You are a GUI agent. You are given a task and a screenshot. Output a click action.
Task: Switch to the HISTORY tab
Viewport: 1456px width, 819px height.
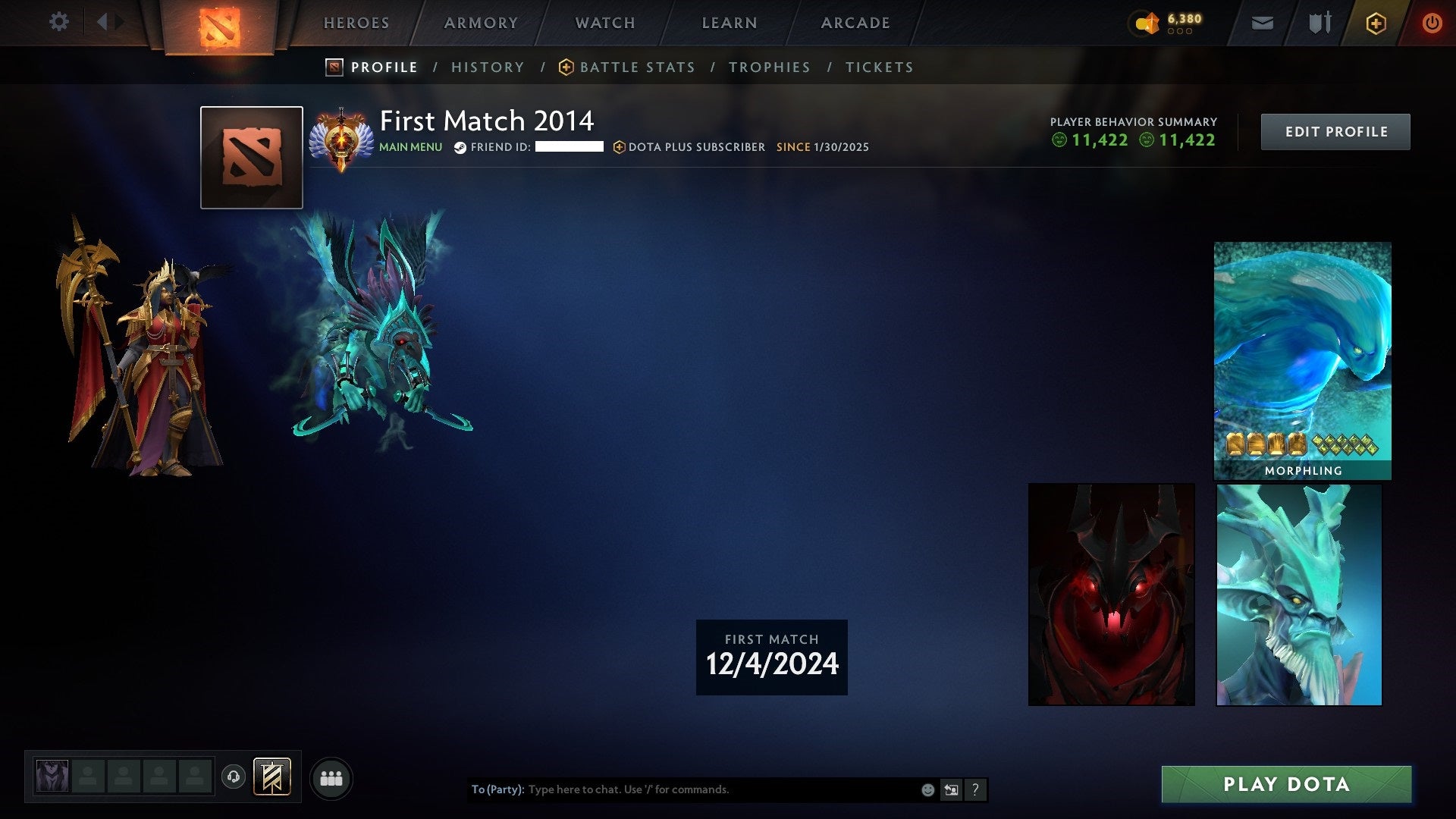[x=488, y=67]
